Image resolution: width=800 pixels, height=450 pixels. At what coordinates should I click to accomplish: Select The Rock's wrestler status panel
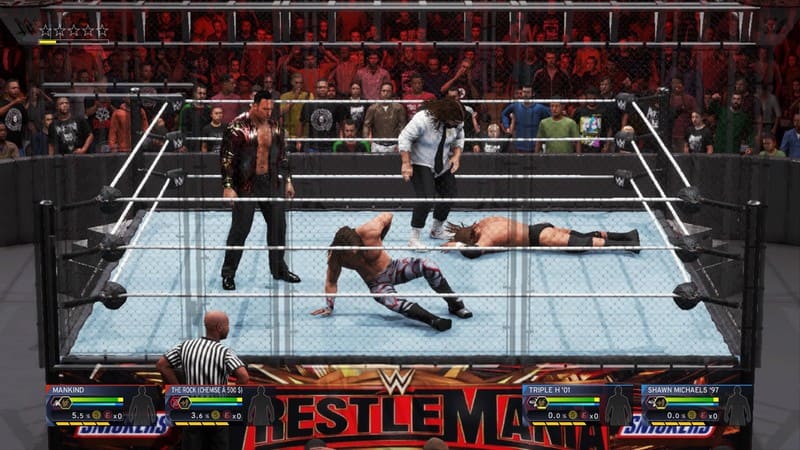(x=220, y=403)
